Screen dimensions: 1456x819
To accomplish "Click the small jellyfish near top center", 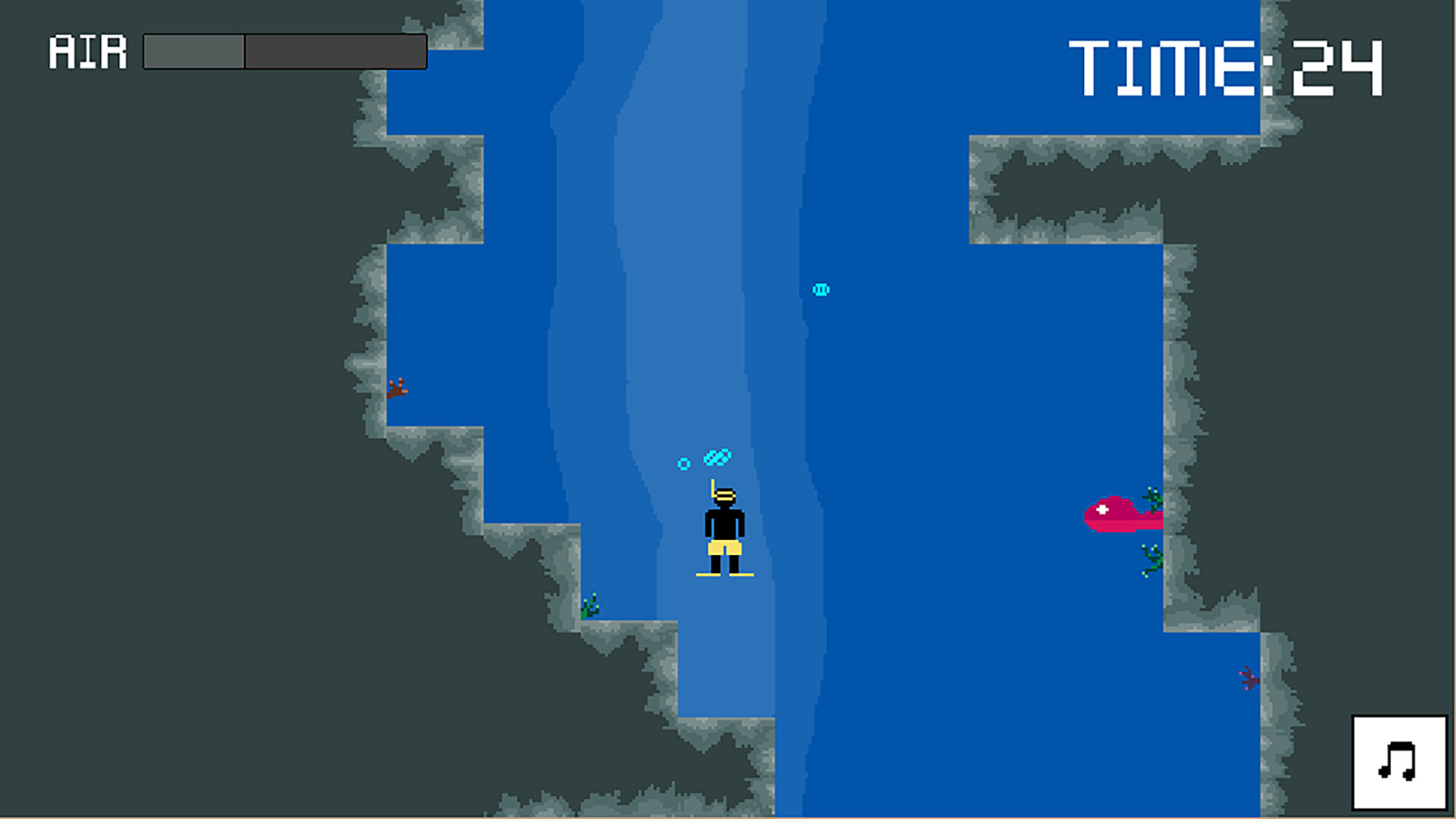I will point(822,288).
